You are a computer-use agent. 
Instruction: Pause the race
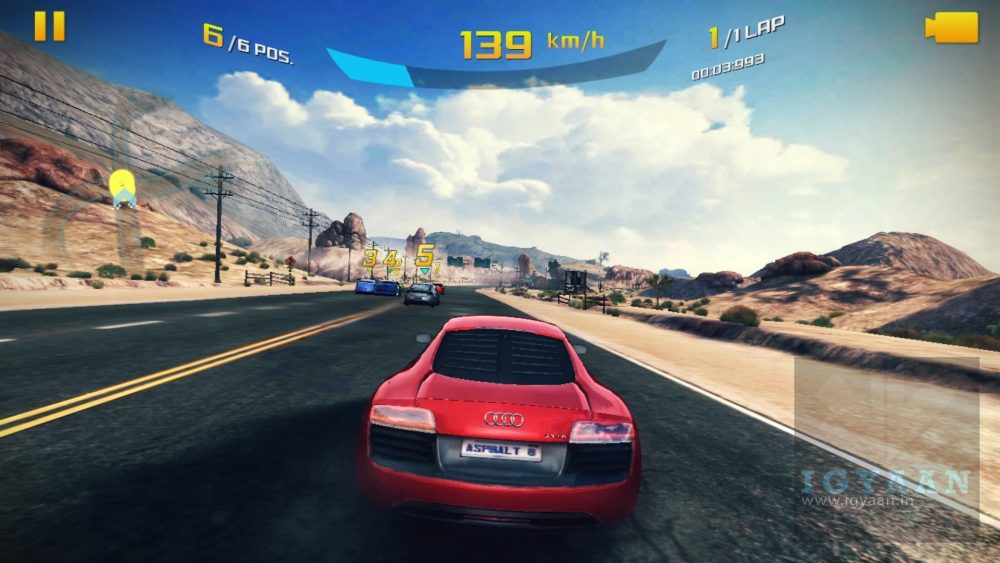49,27
